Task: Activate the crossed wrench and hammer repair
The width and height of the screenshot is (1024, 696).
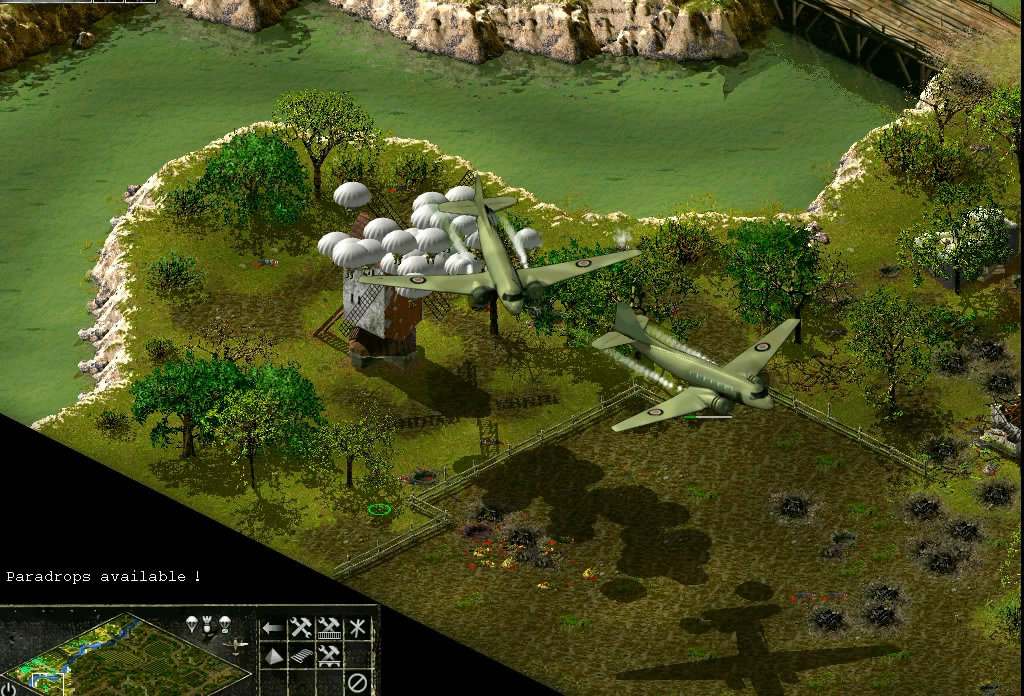Action: (x=300, y=628)
